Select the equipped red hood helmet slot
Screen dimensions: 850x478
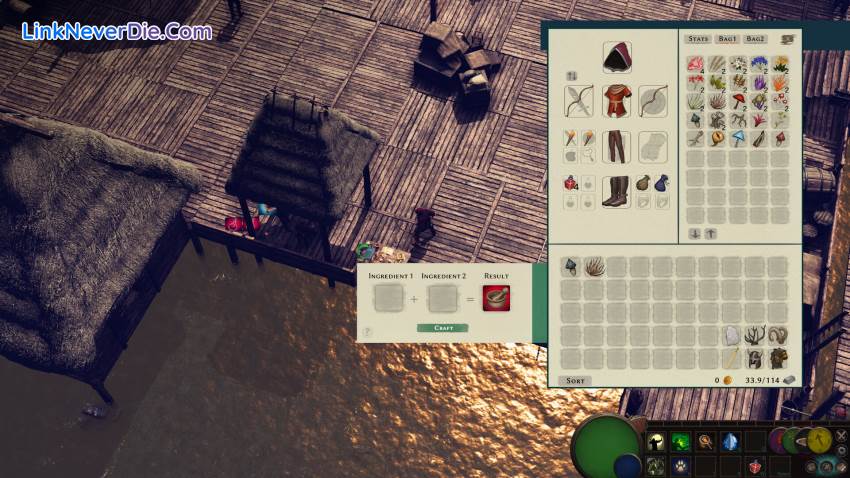(x=616, y=57)
